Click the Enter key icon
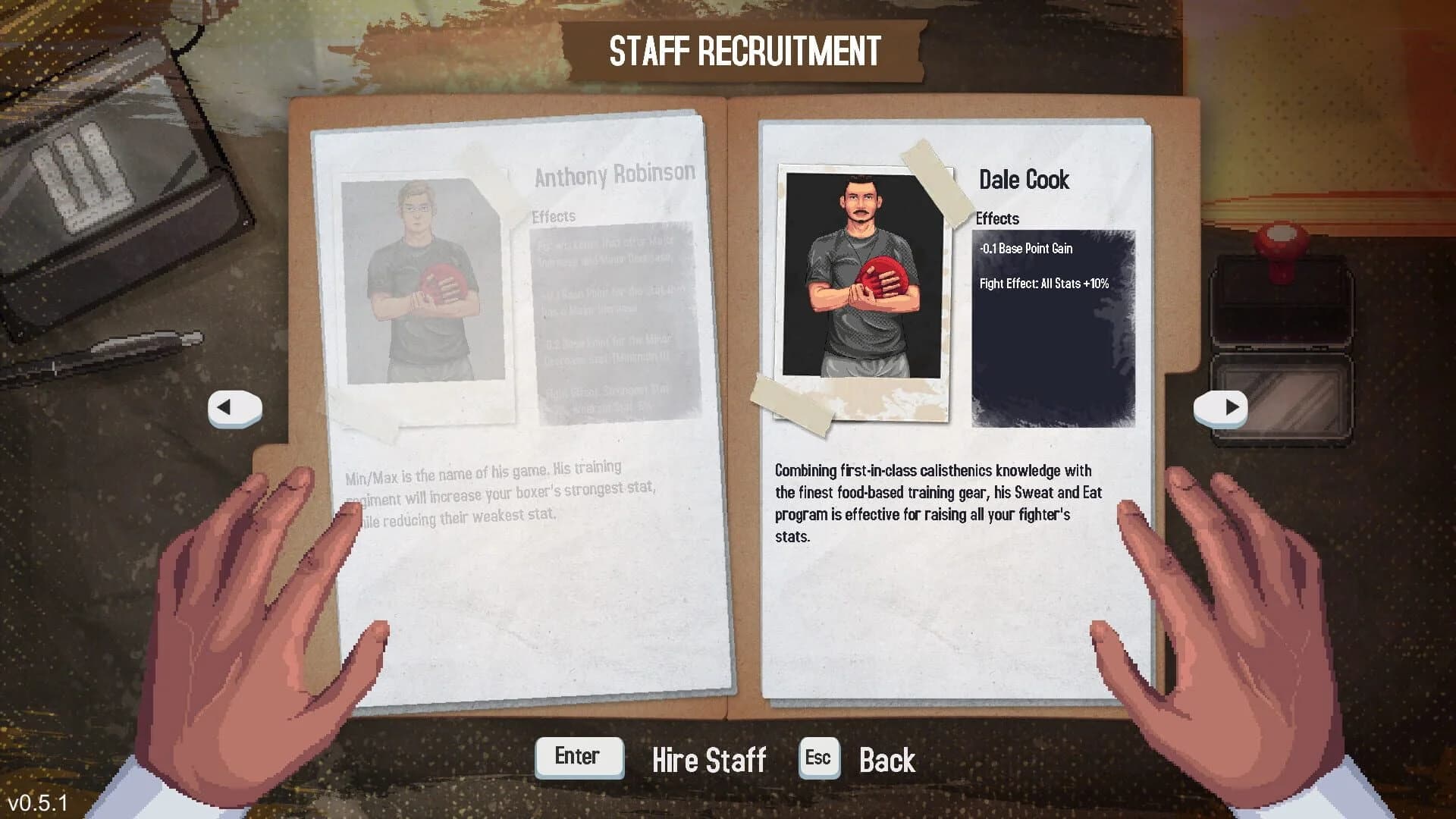The image size is (1456, 819). [579, 756]
